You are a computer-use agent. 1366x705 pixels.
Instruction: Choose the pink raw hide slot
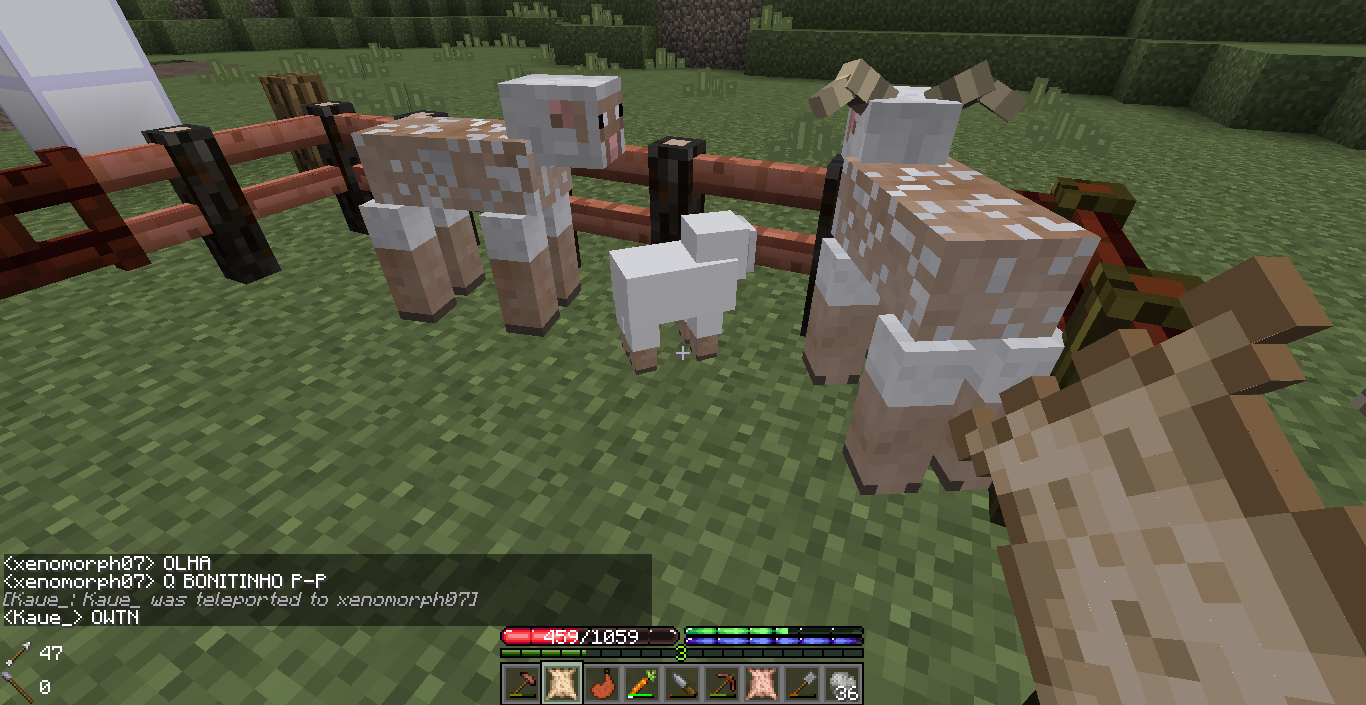tap(761, 684)
